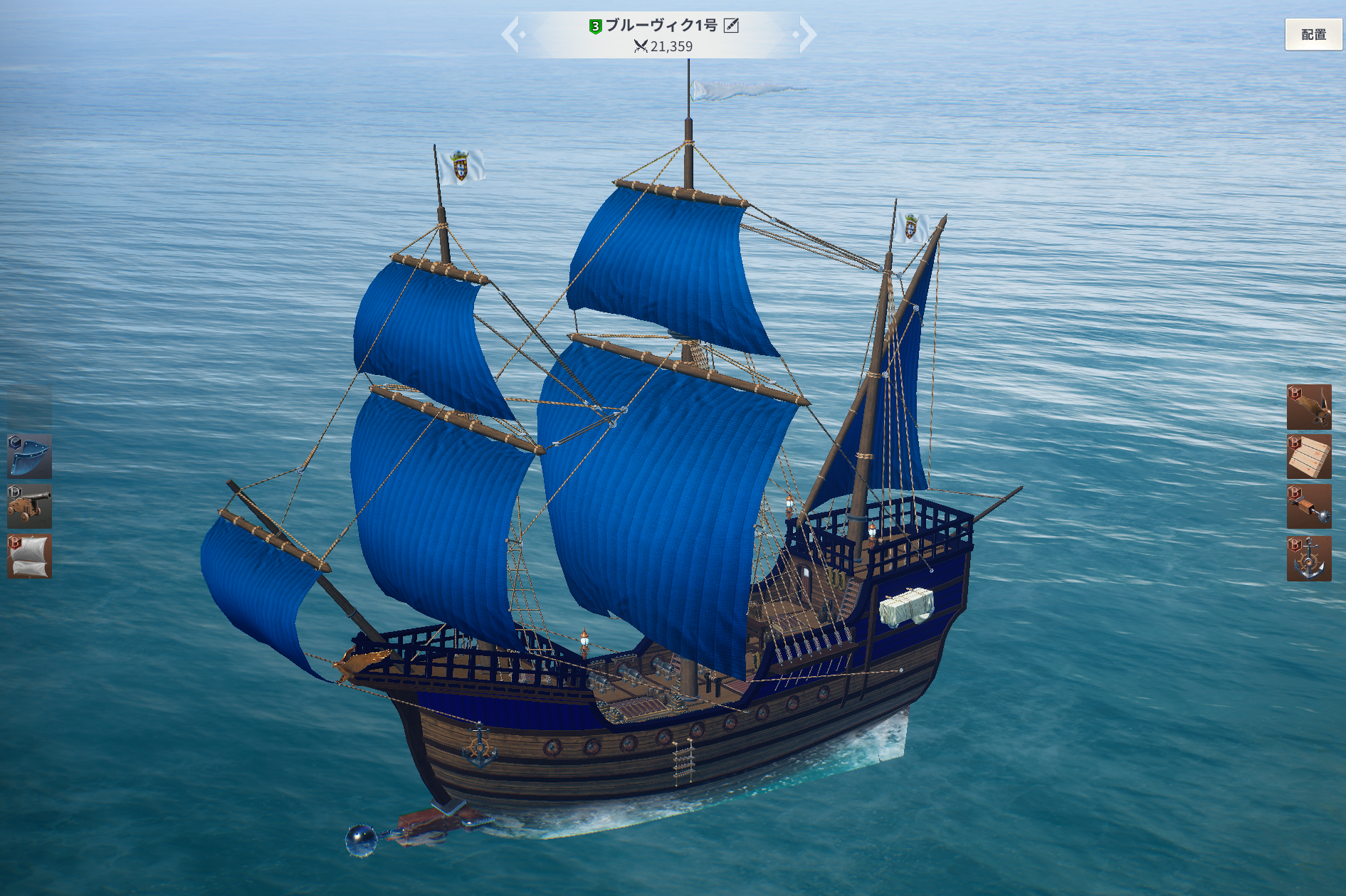The image size is (1346, 896).
Task: Switch to the previous ship with left arrow
Action: (511, 34)
